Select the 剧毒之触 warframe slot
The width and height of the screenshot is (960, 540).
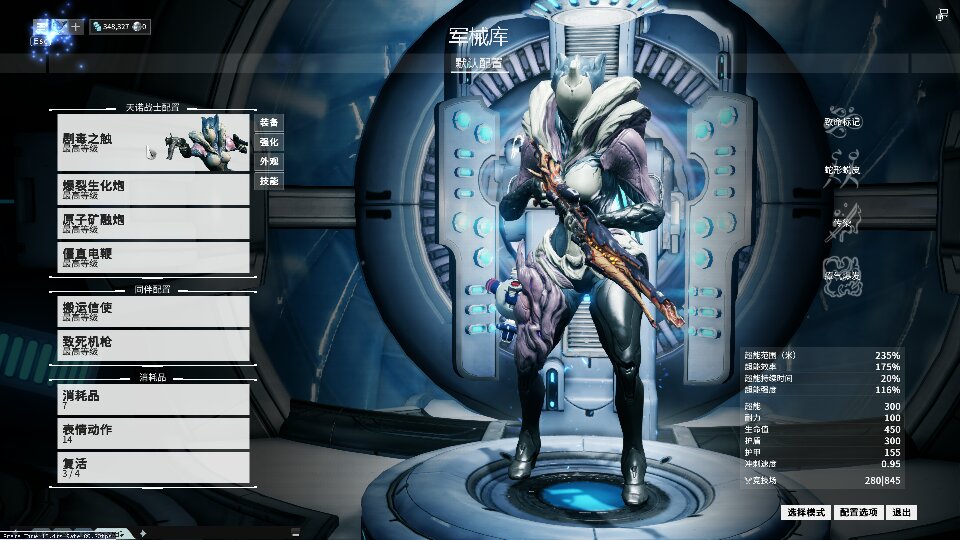(150, 142)
